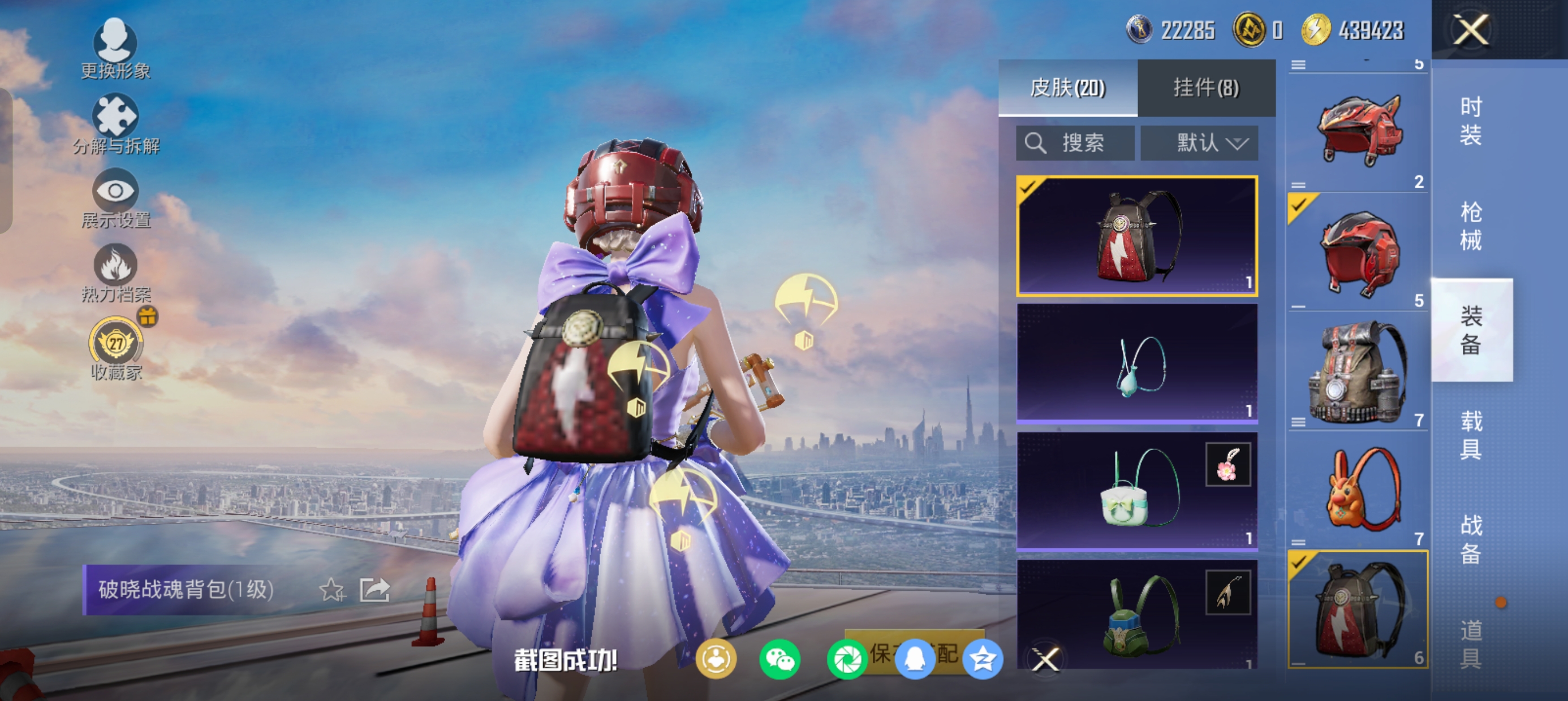Select the white and green handbag skin
The height and width of the screenshot is (701, 1568).
[1136, 491]
